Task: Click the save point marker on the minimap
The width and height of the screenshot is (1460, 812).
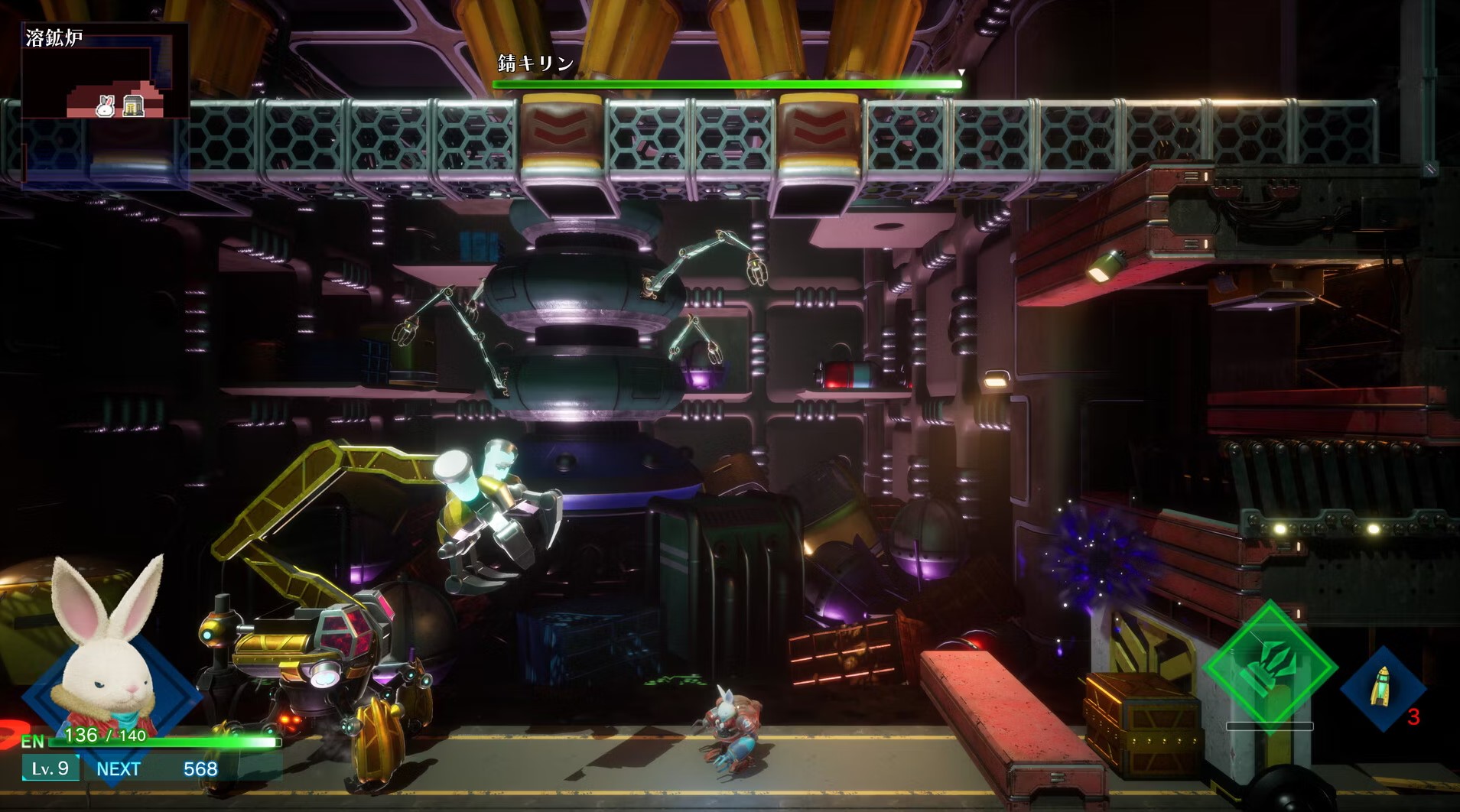Action: coord(133,107)
